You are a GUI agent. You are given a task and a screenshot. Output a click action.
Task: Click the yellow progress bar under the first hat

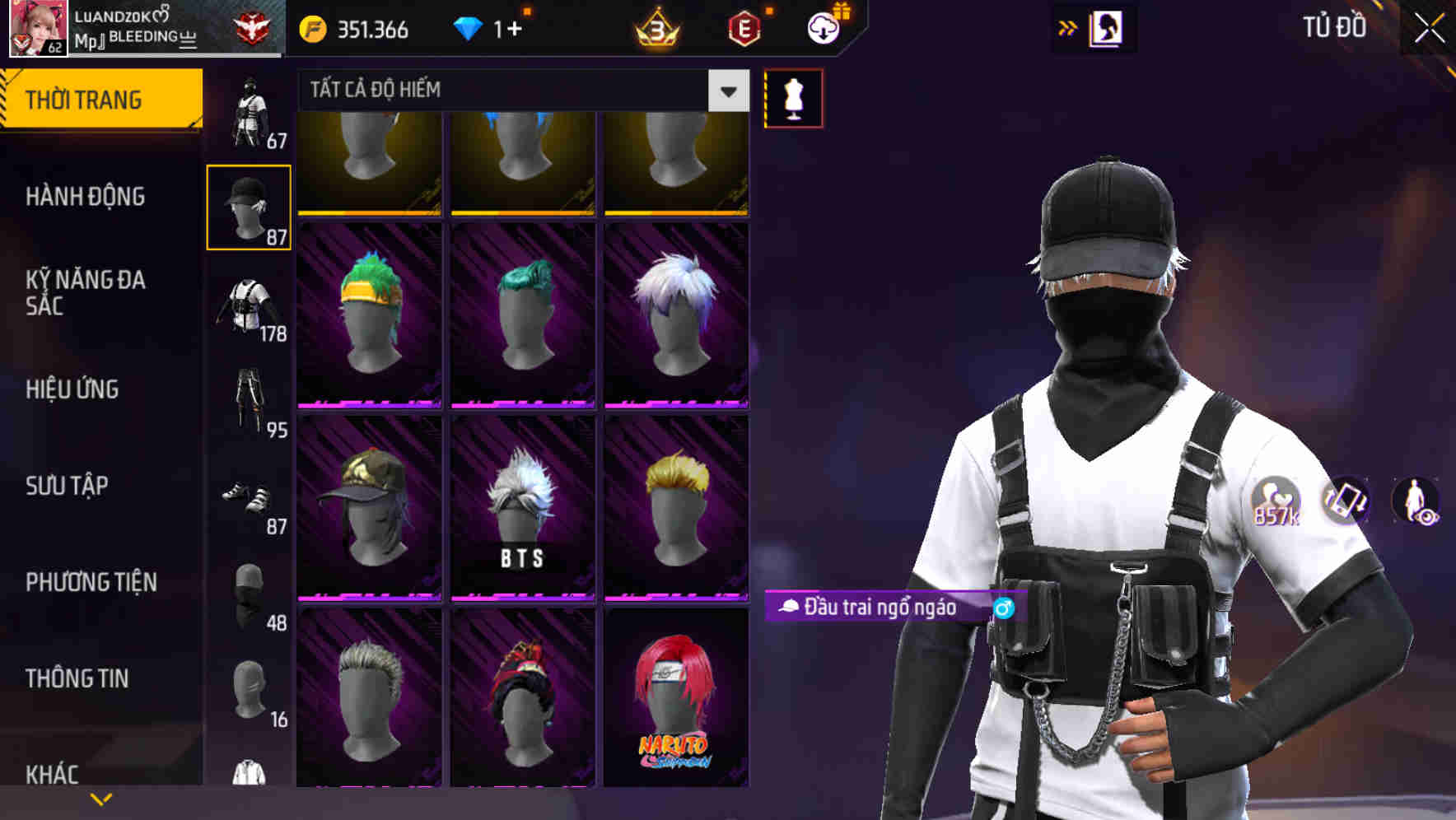368,214
